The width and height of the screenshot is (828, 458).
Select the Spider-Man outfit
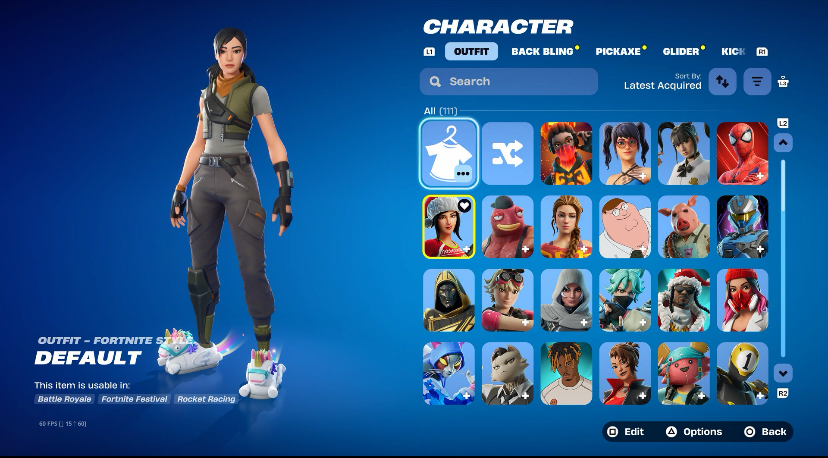pyautogui.click(x=743, y=153)
